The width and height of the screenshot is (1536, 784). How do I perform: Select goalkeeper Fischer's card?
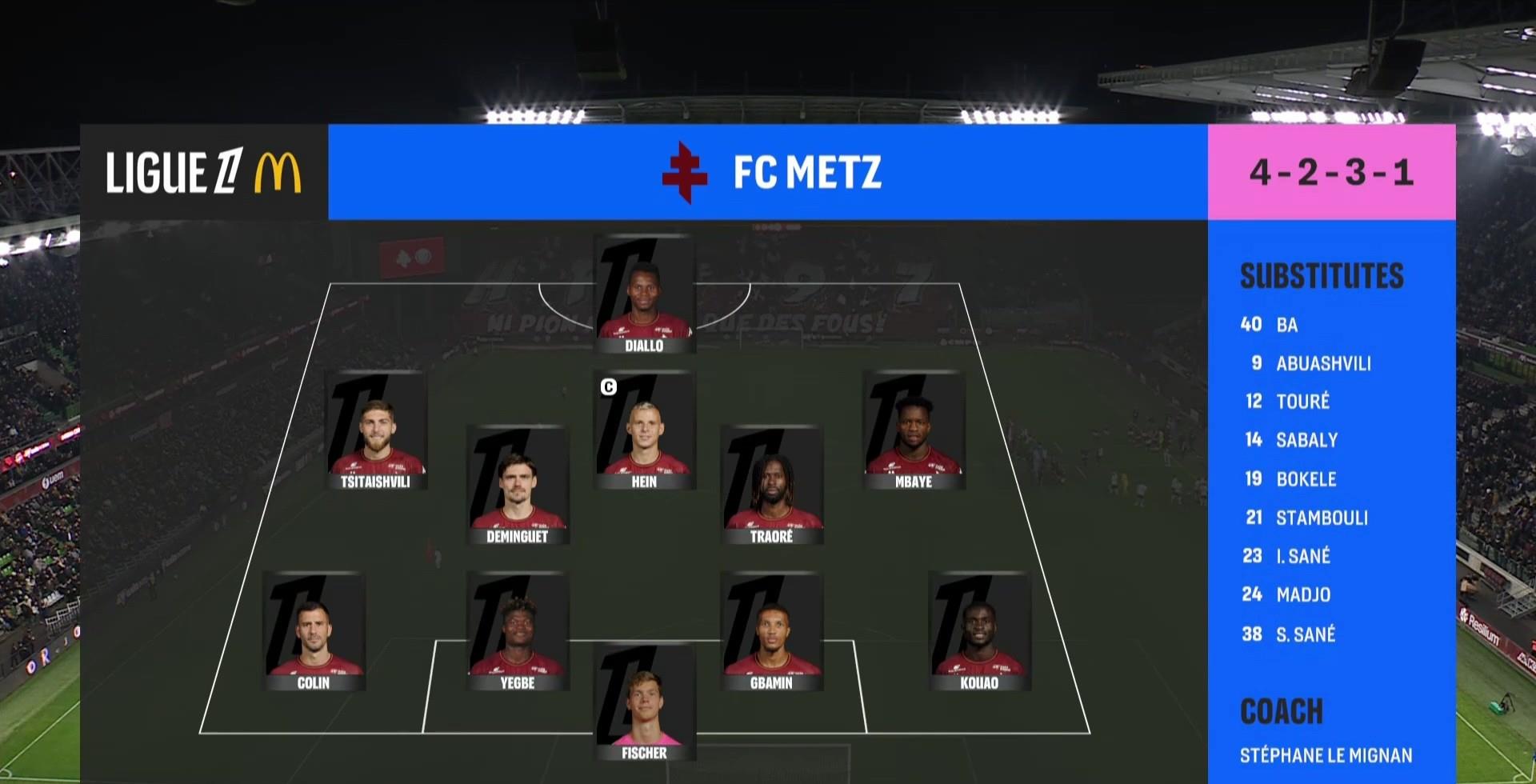644,702
